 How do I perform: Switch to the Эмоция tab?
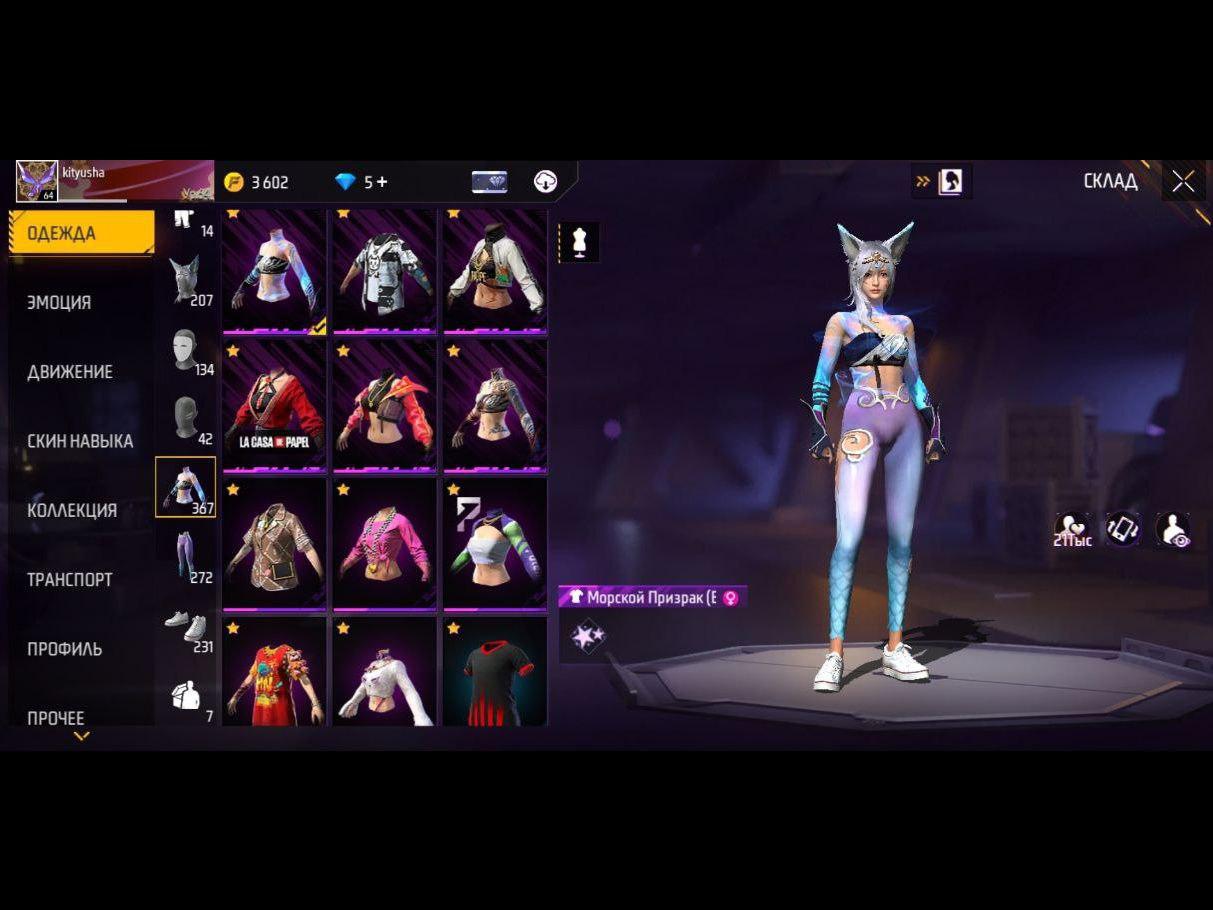point(59,302)
